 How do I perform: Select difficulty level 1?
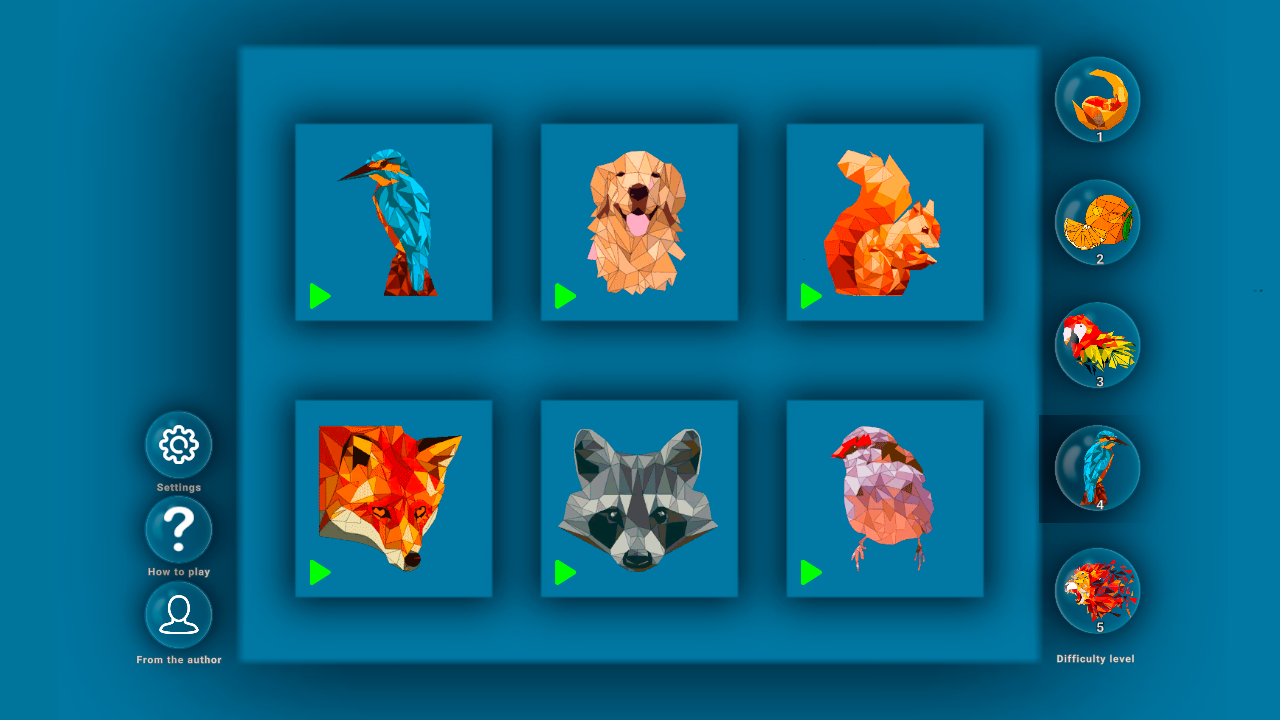click(x=1097, y=98)
